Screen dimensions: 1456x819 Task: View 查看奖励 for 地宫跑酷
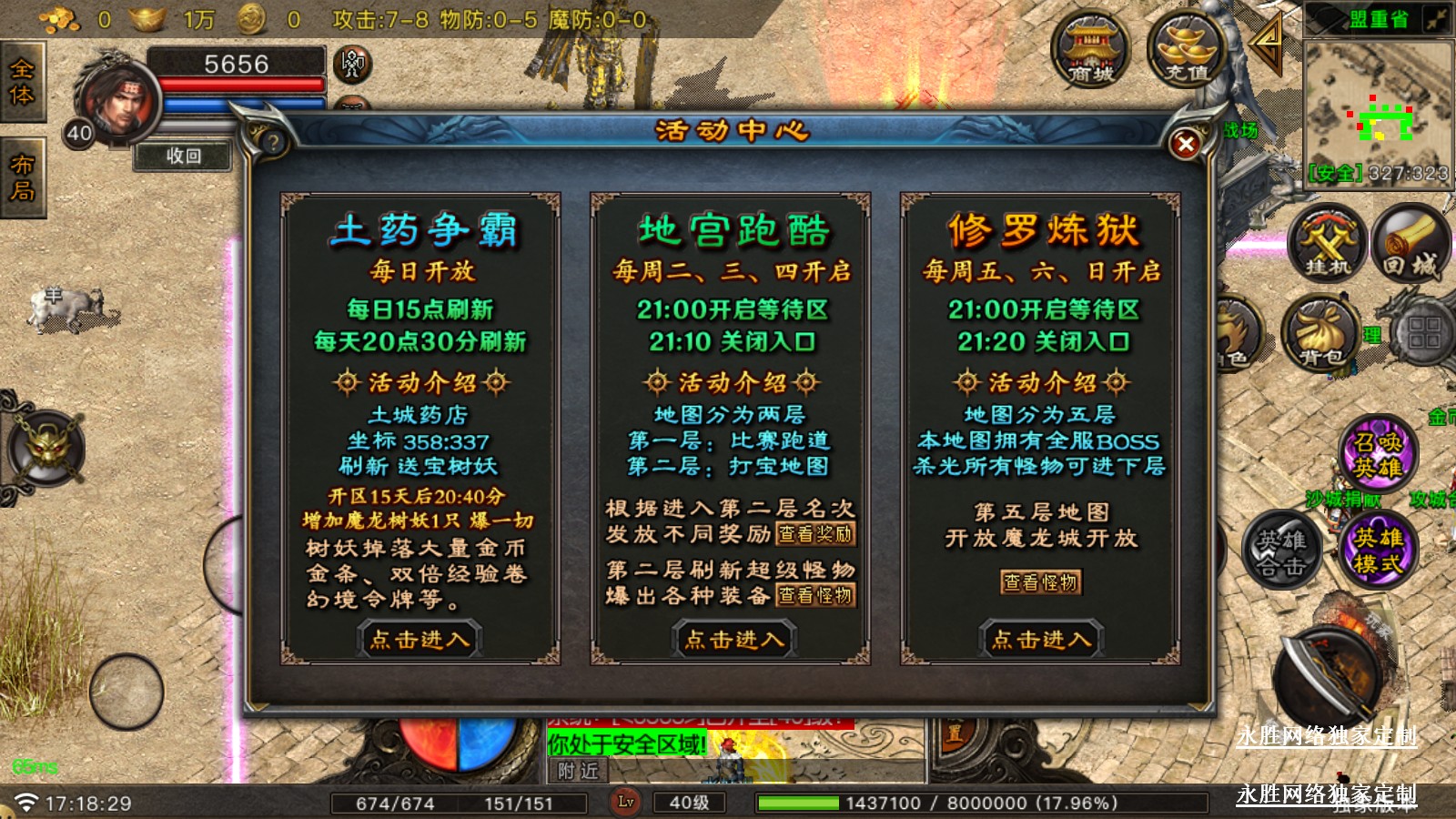[x=815, y=534]
